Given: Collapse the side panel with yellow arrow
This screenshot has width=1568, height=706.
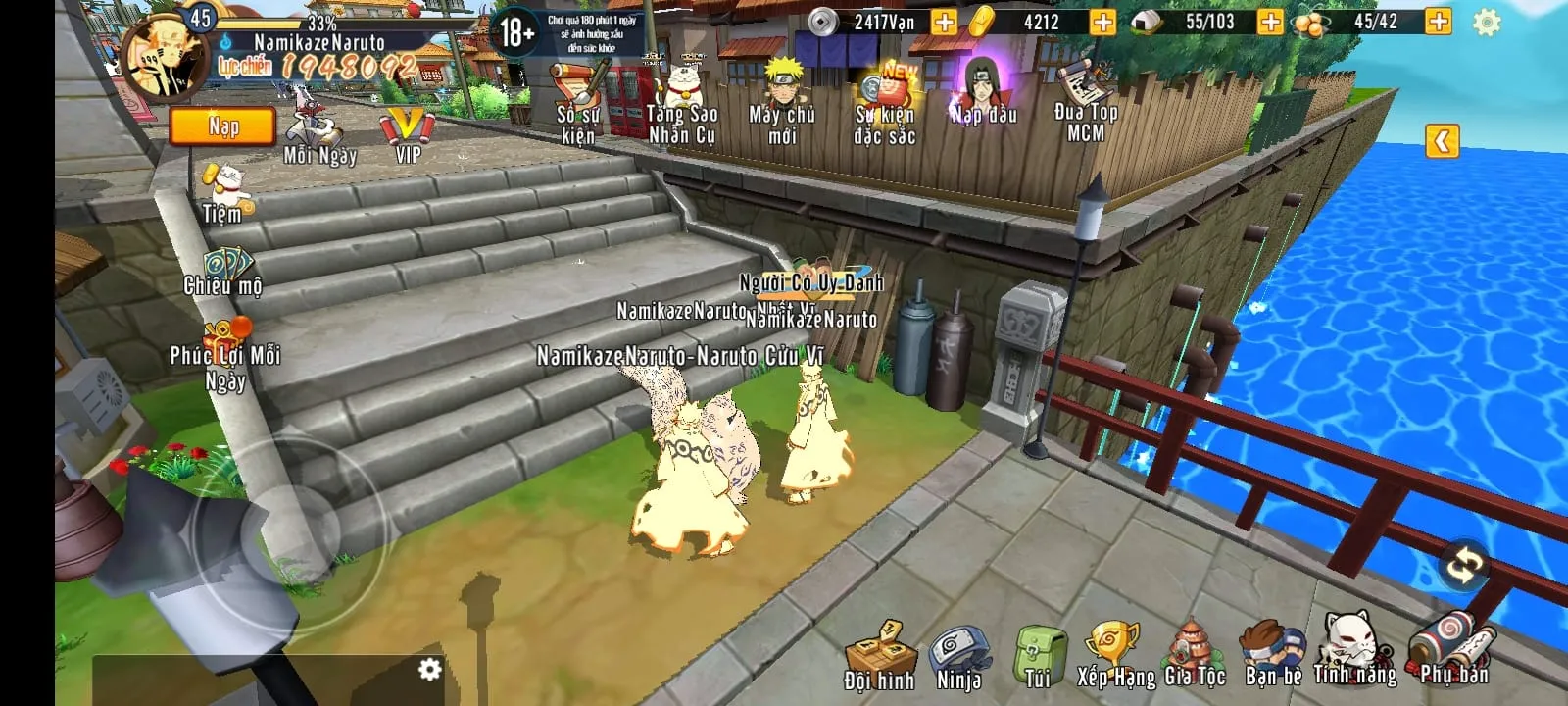Looking at the screenshot, I should pyautogui.click(x=1442, y=141).
